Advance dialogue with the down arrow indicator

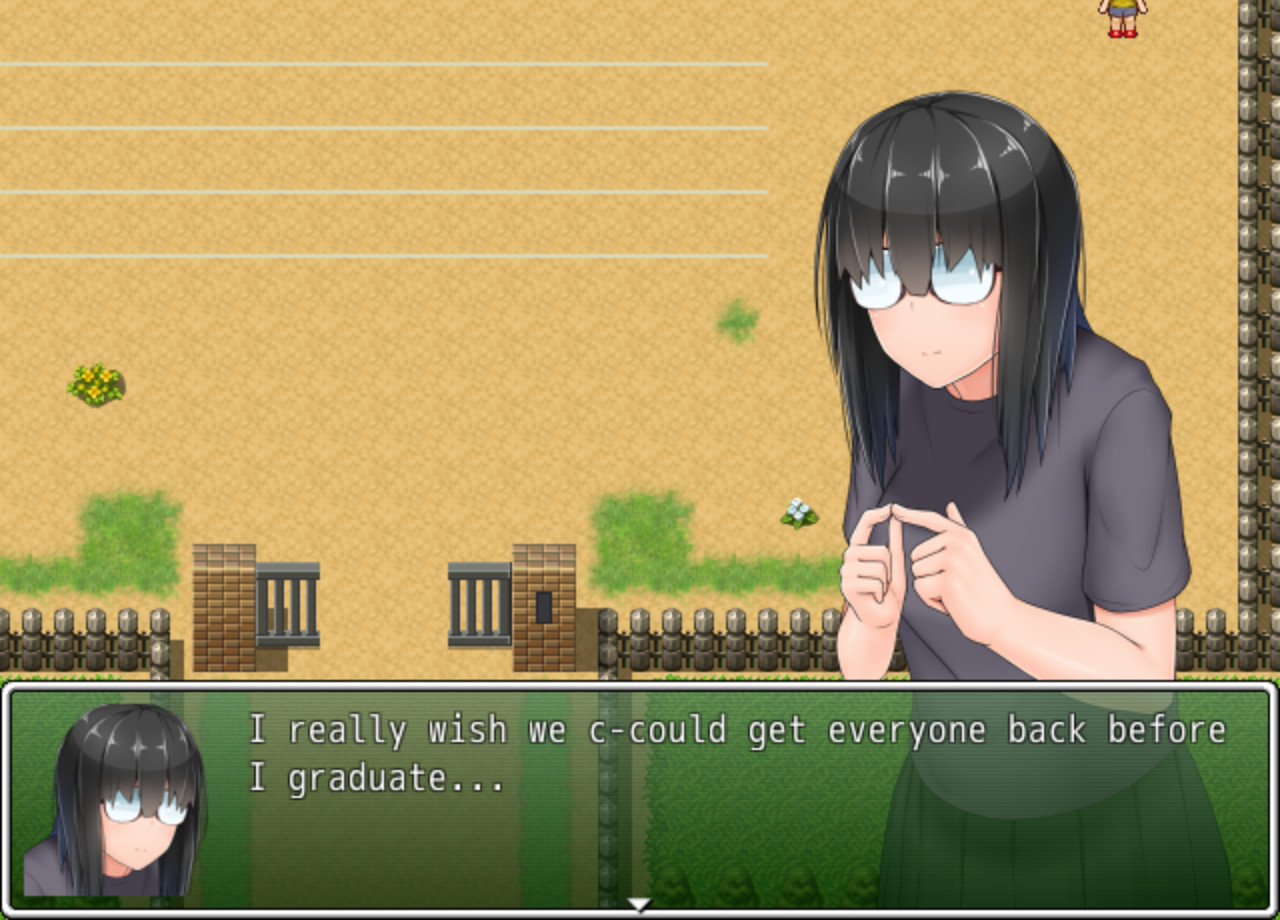[x=637, y=903]
